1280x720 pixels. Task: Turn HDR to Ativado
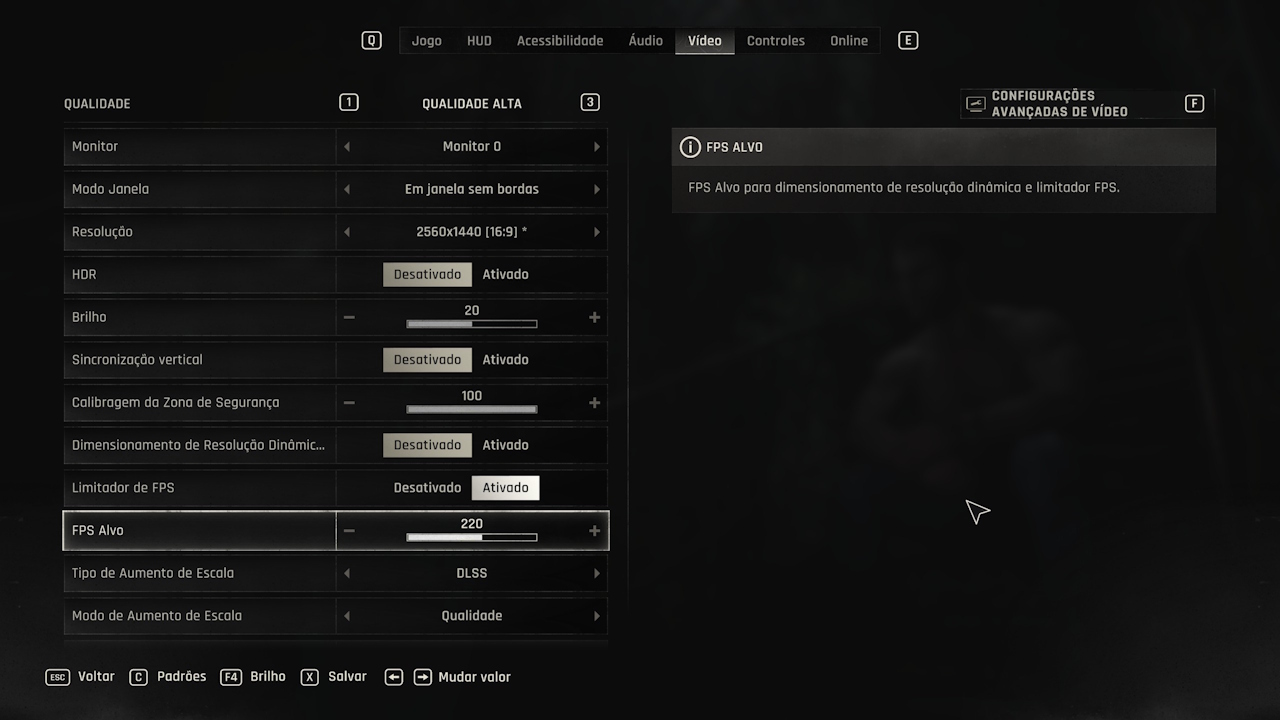[505, 275]
